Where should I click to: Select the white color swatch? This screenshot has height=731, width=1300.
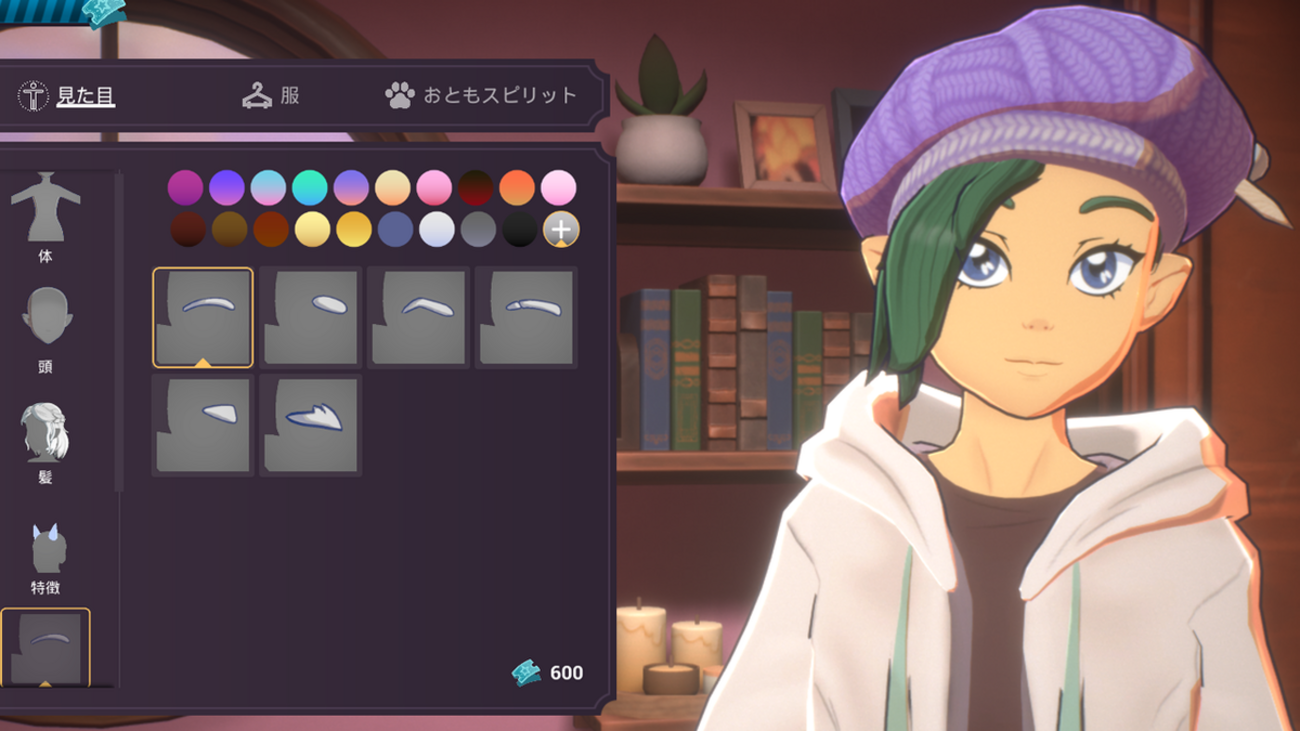click(437, 230)
